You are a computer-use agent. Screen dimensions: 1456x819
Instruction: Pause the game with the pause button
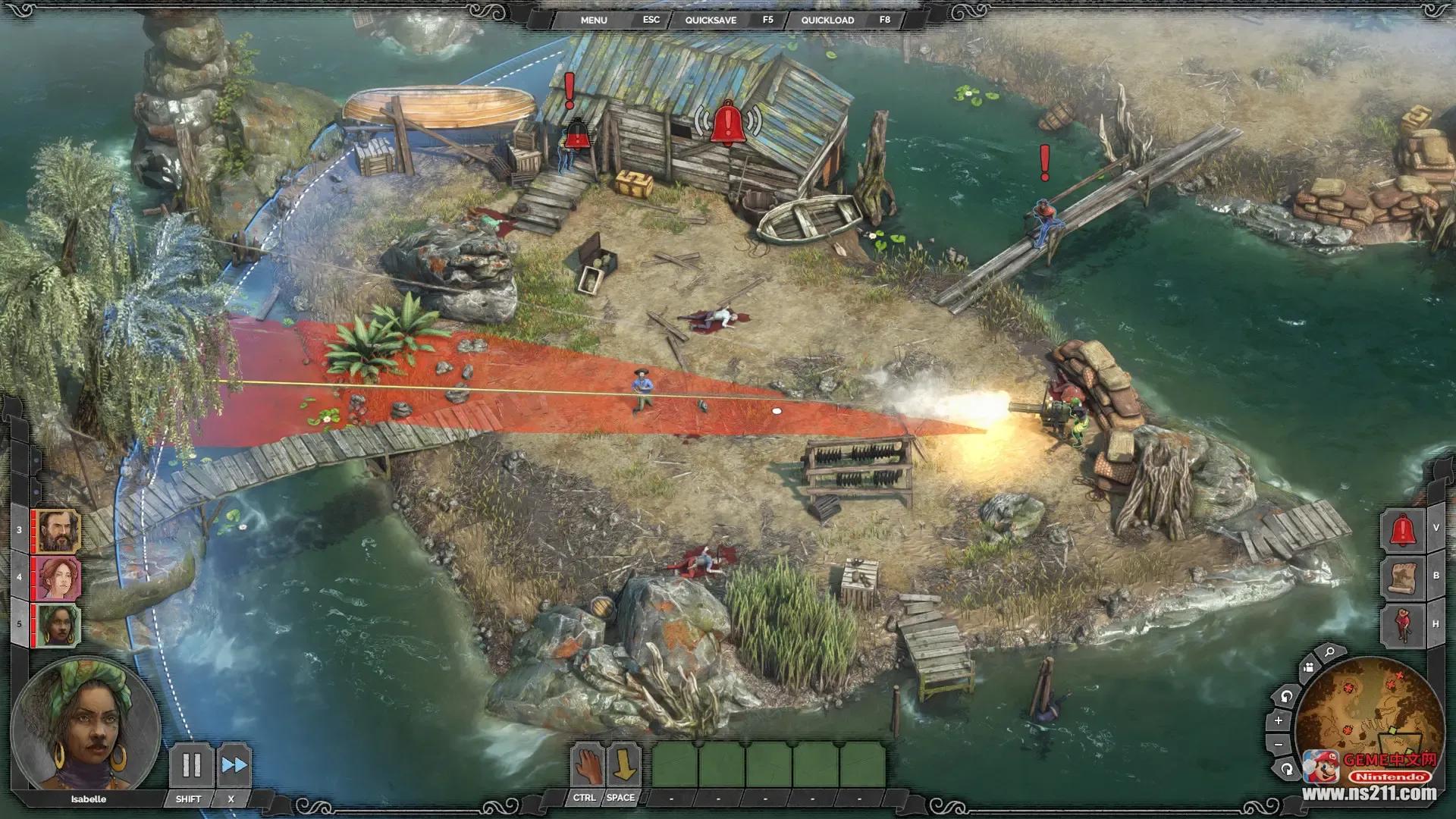pos(191,765)
